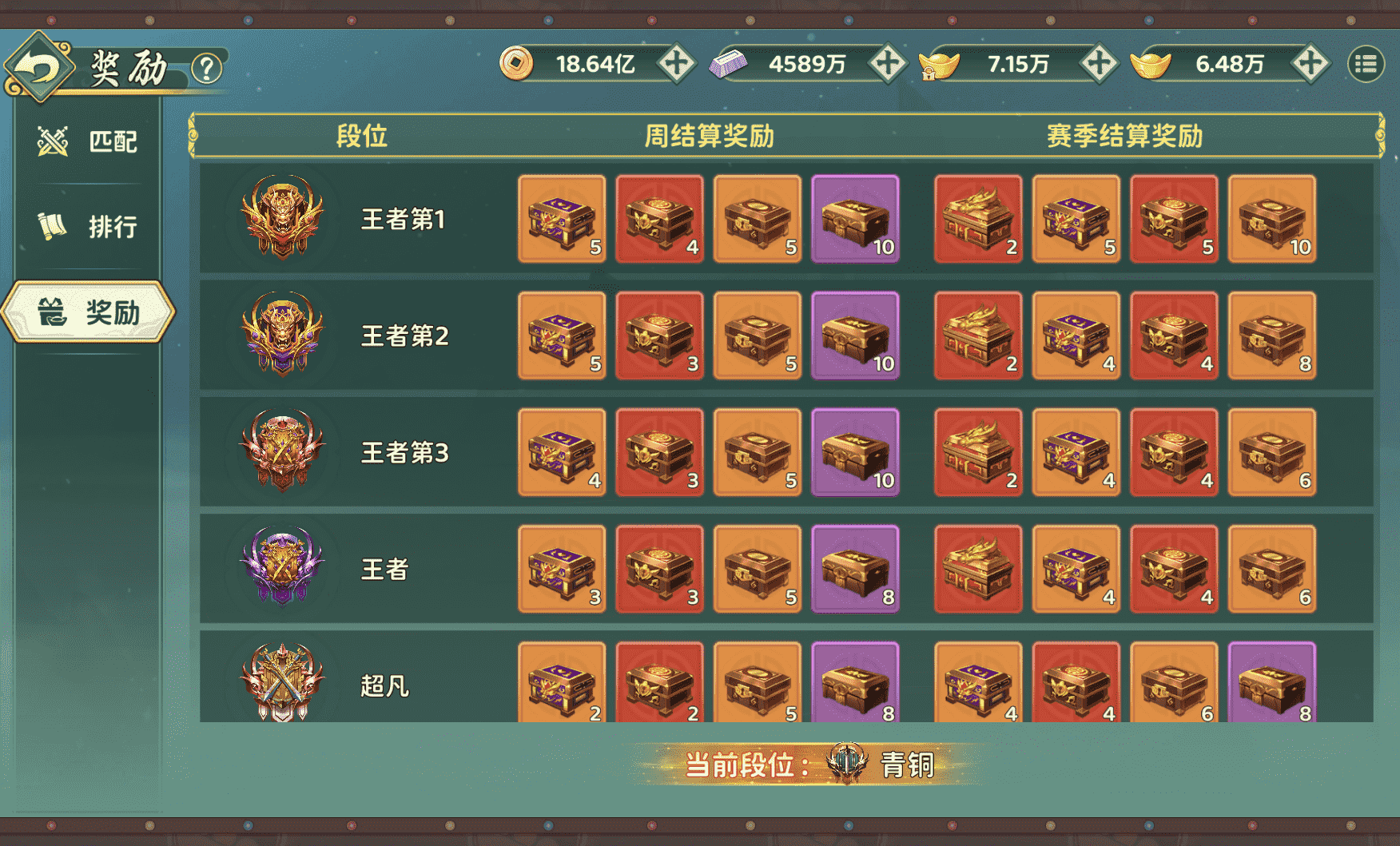Click the golden dragon chest in 王者第2 season rewards
The width and height of the screenshot is (1400, 846).
pos(977,336)
